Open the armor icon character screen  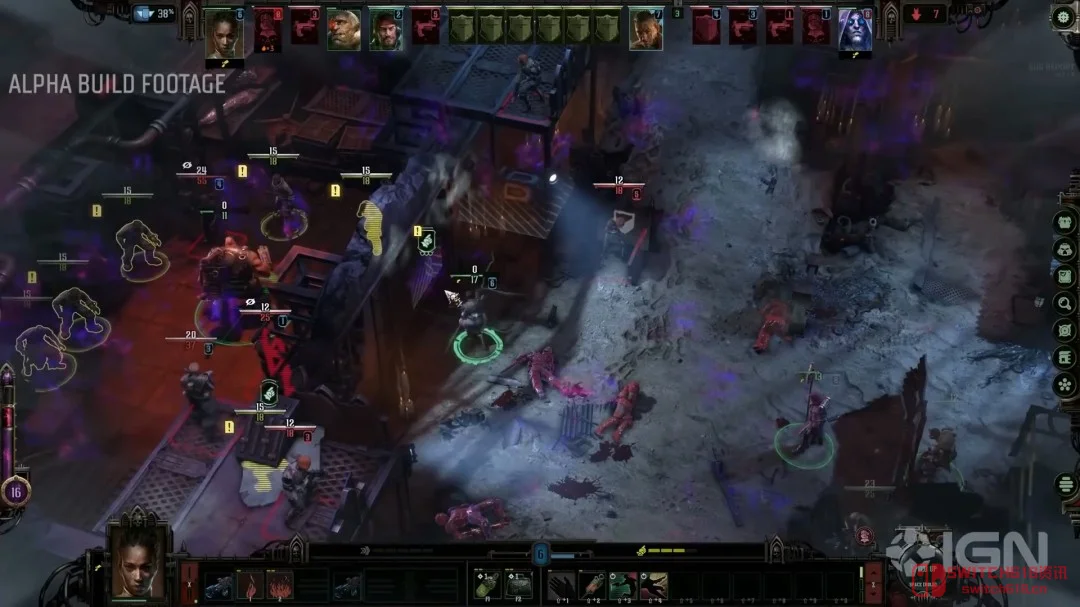pyautogui.click(x=1065, y=222)
